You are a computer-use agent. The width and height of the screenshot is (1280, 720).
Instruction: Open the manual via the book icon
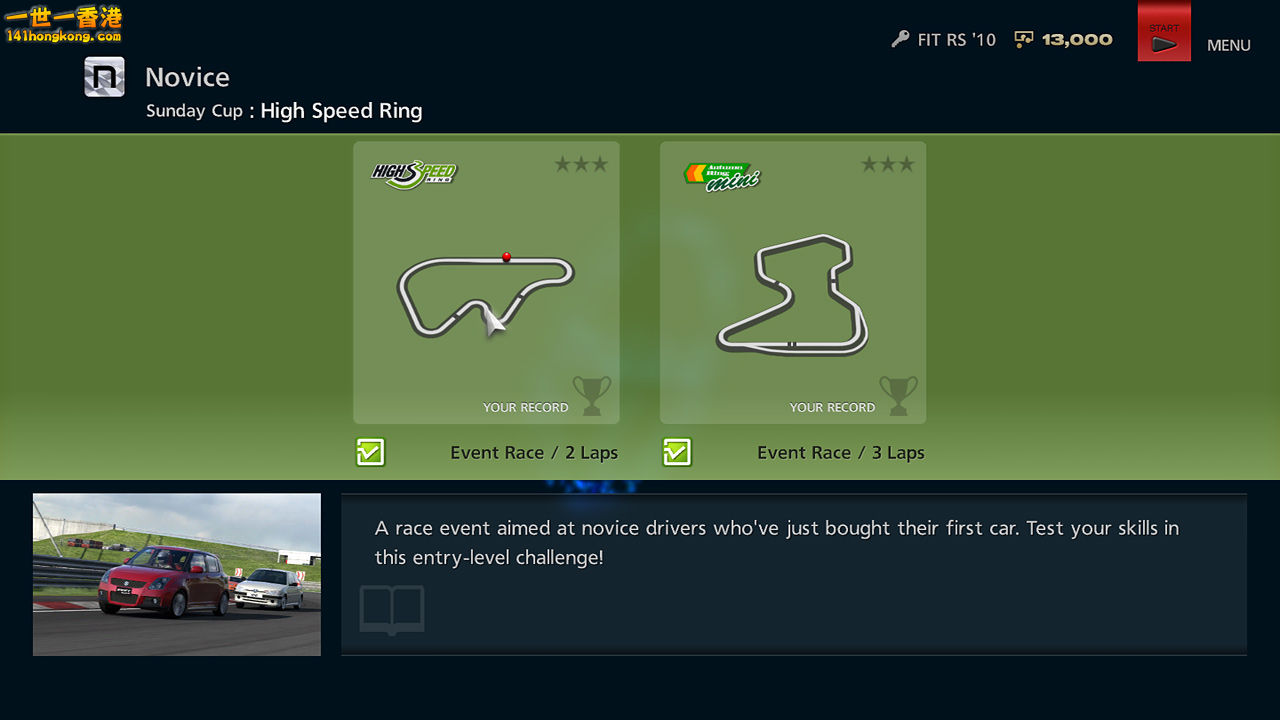391,608
